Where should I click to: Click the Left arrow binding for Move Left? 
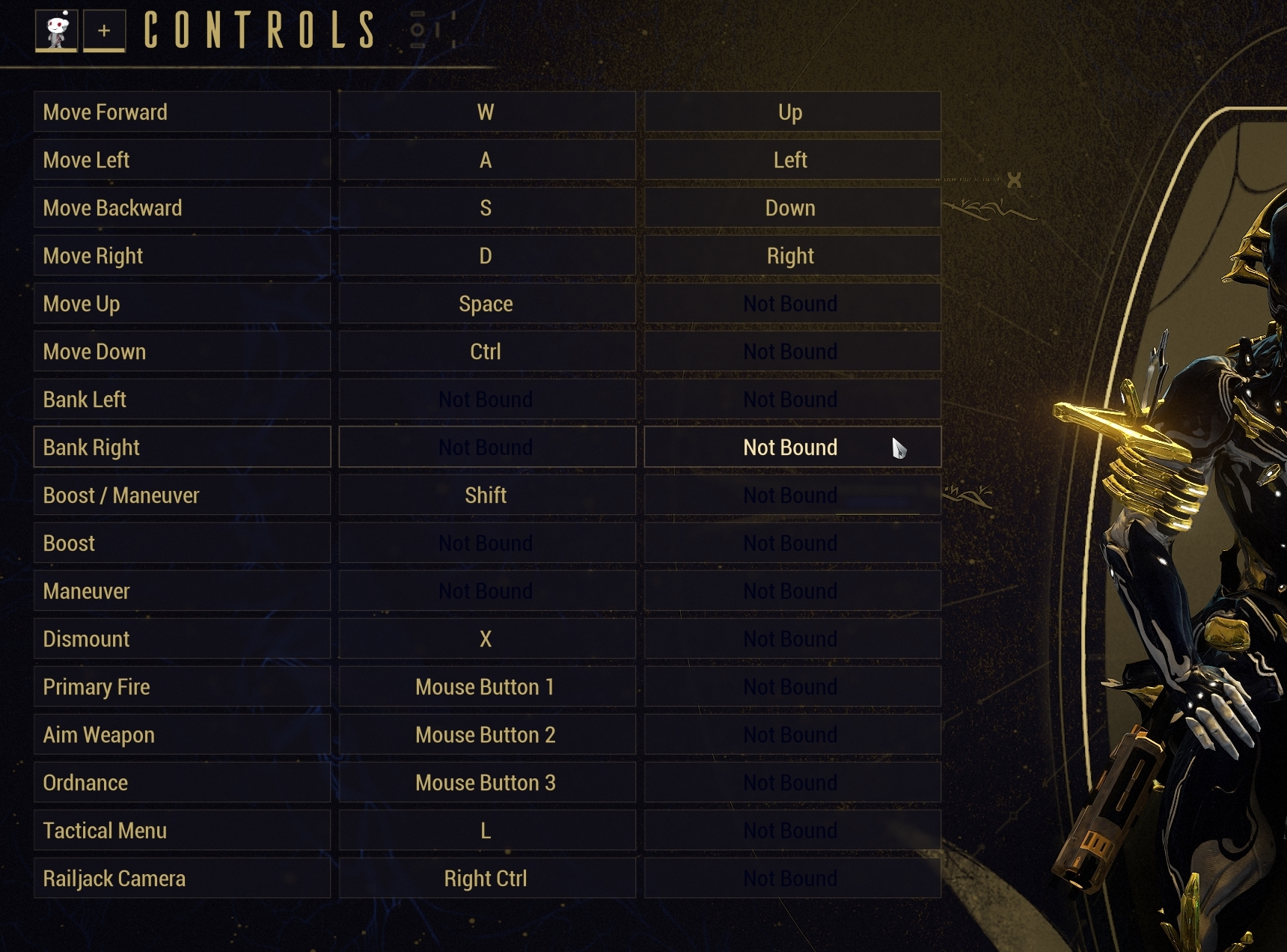(x=792, y=159)
